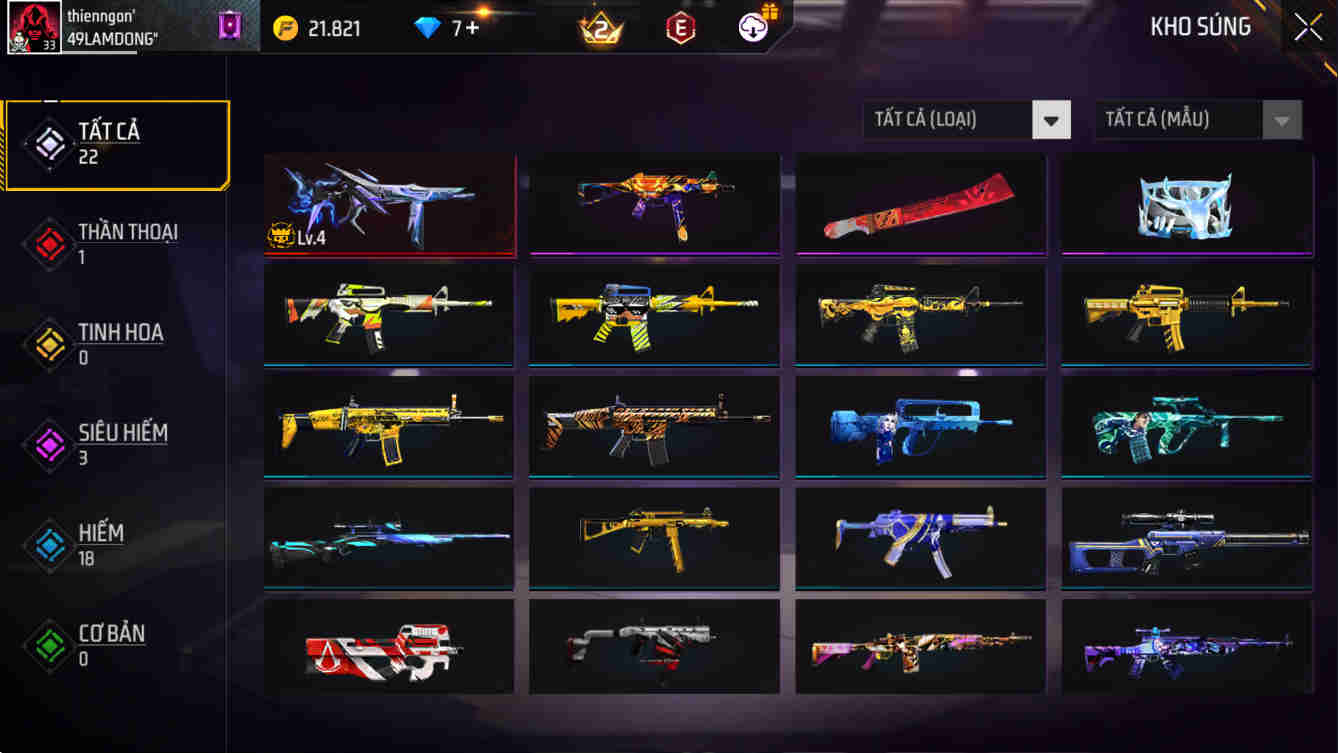The height and width of the screenshot is (753, 1338).
Task: Click the purple vault icon beside the profile
Action: coord(228,25)
